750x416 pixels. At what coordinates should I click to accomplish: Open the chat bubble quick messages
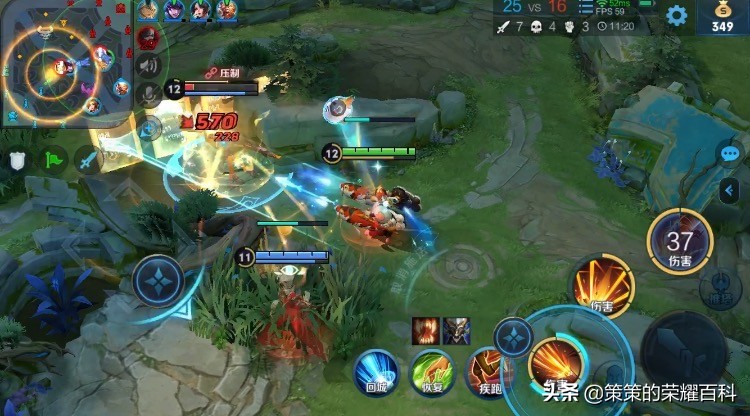[730, 154]
